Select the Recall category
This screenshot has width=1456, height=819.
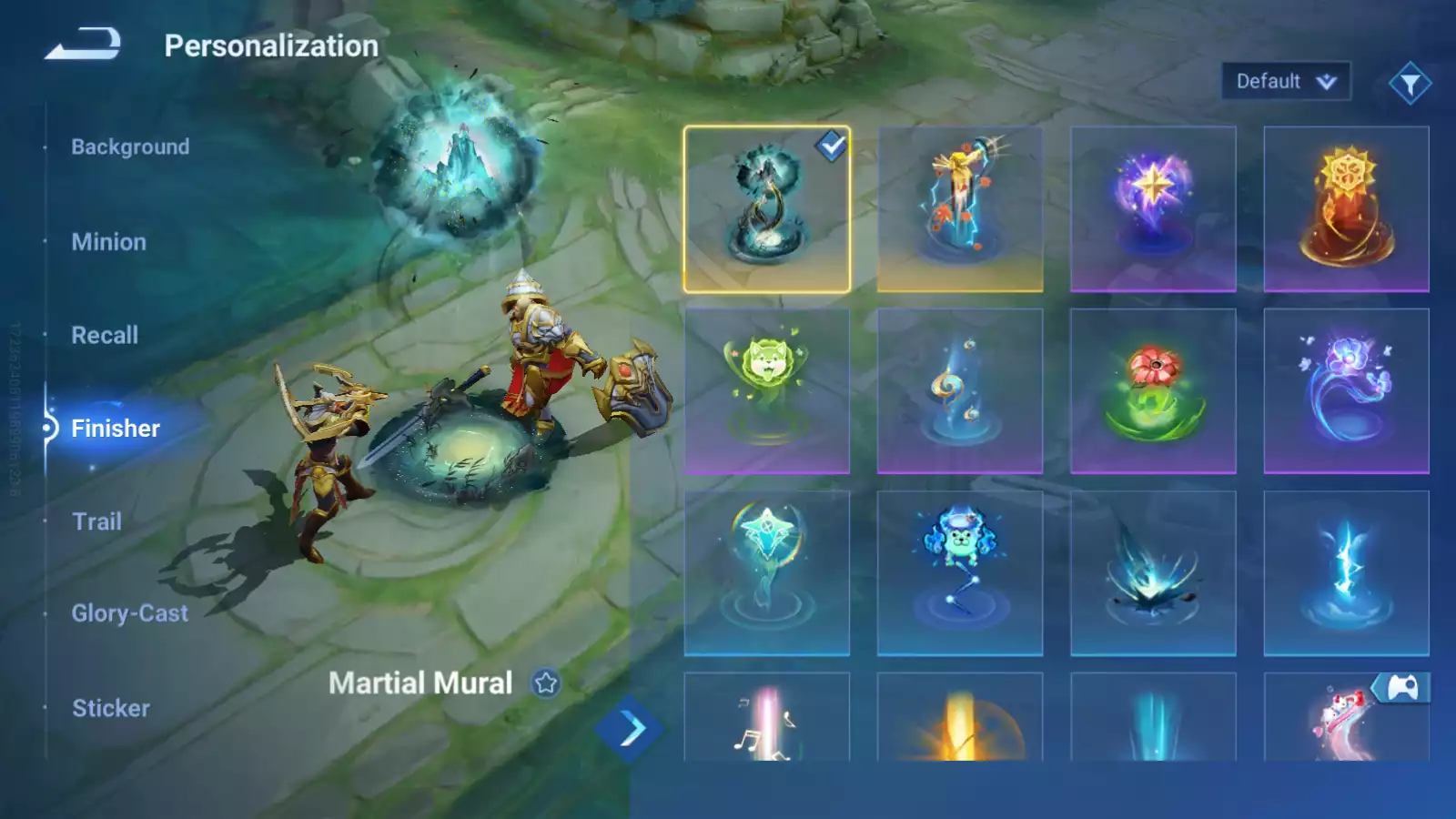pos(105,335)
